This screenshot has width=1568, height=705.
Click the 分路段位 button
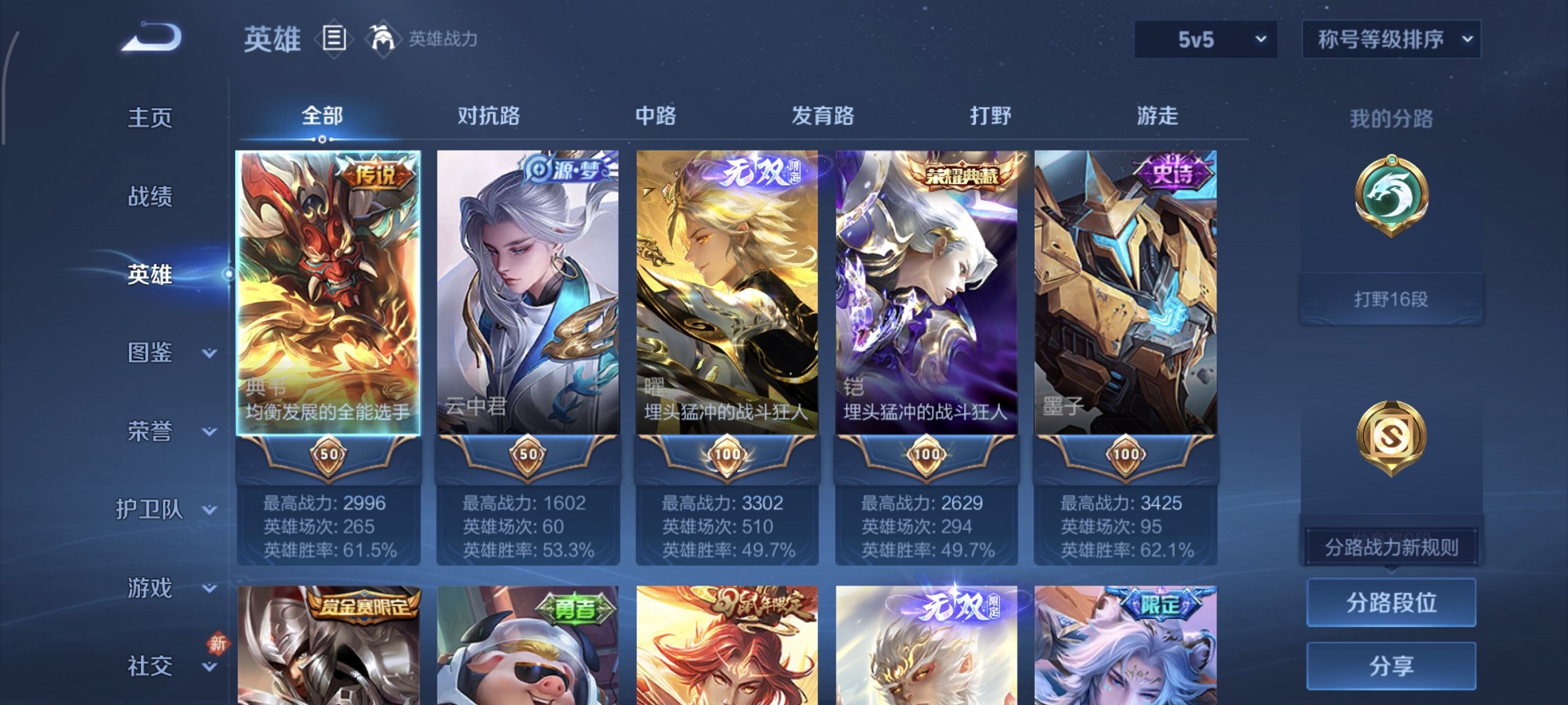pyautogui.click(x=1390, y=602)
